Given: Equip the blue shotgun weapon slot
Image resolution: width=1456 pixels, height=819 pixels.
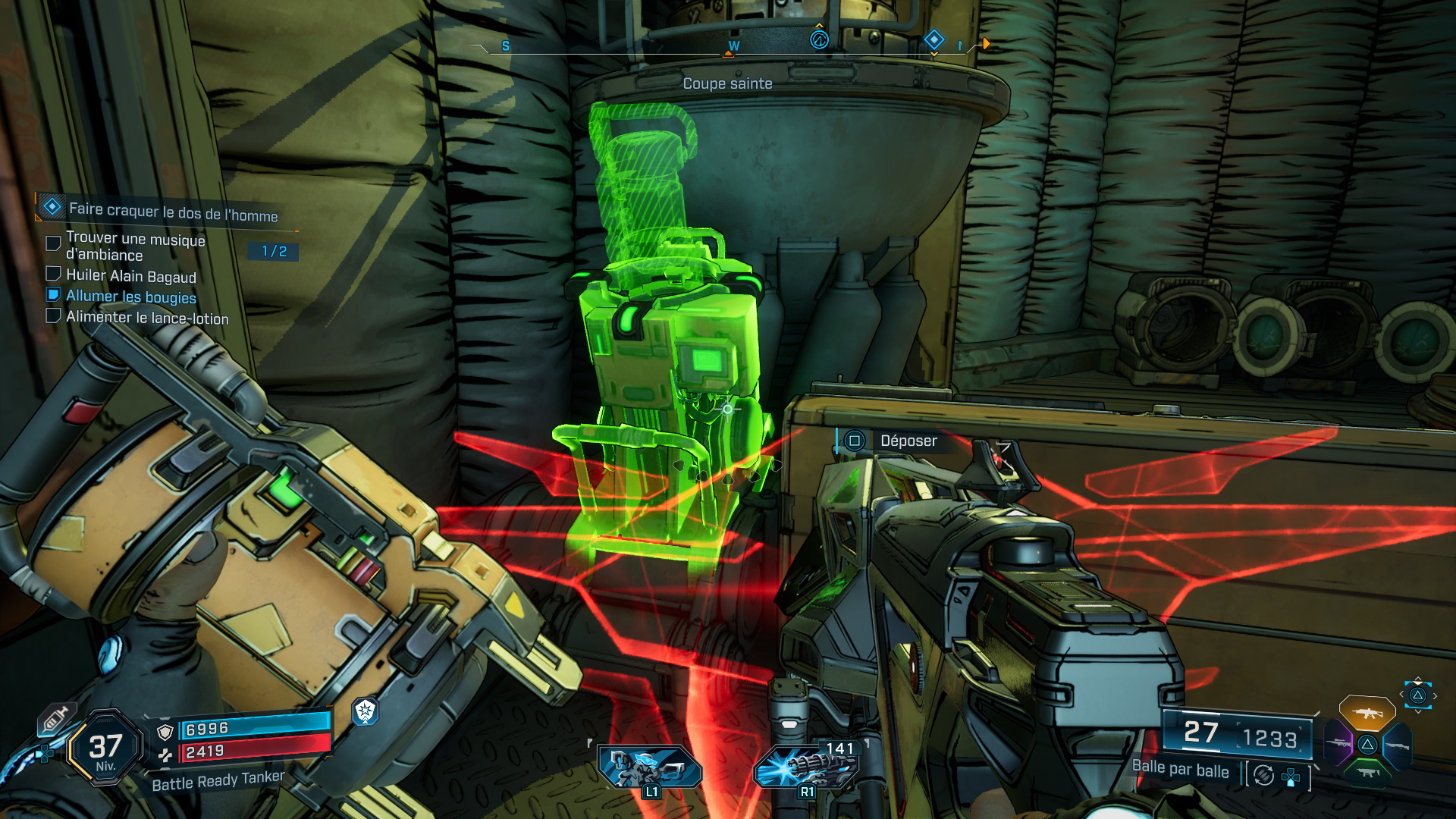Looking at the screenshot, I should (1397, 746).
